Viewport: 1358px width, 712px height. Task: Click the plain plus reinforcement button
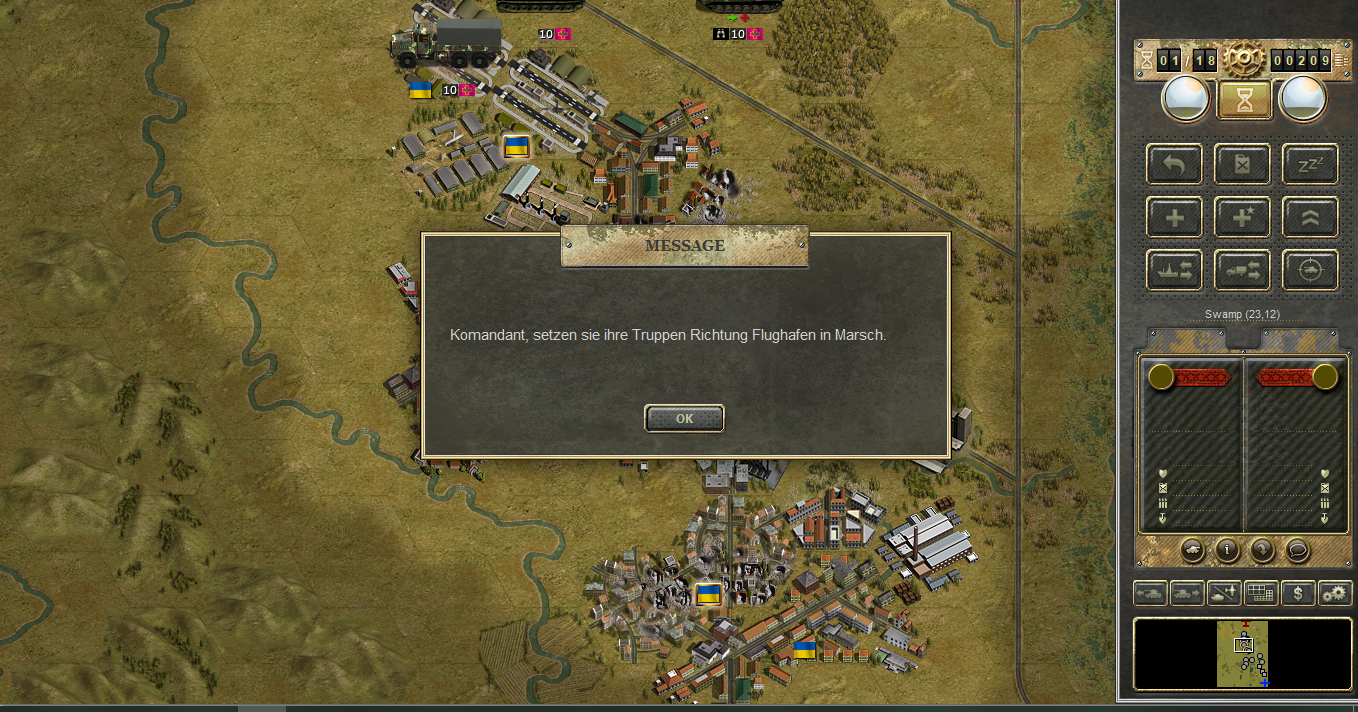coord(1175,217)
